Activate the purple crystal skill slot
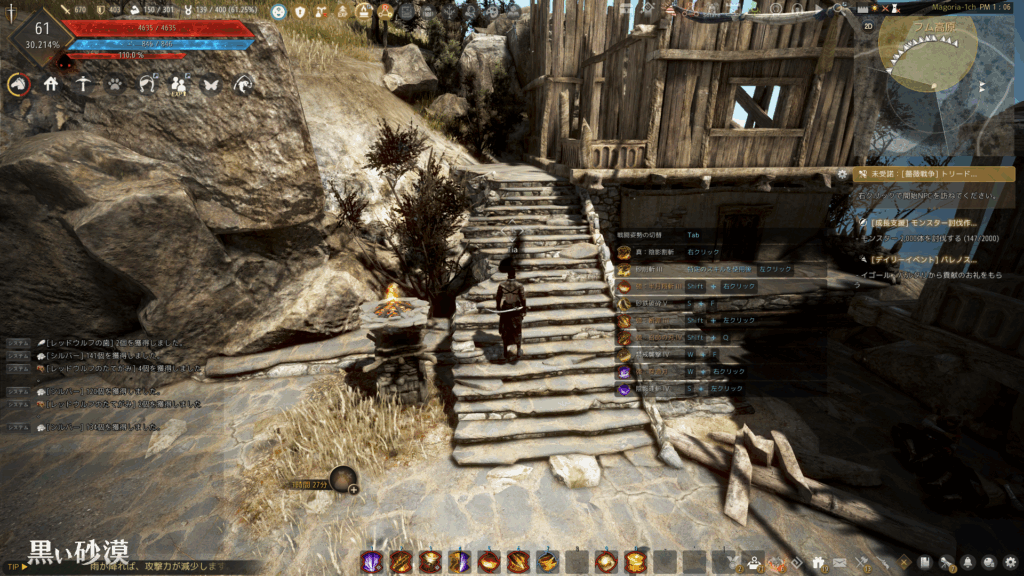This screenshot has height=576, width=1024. (x=371, y=561)
